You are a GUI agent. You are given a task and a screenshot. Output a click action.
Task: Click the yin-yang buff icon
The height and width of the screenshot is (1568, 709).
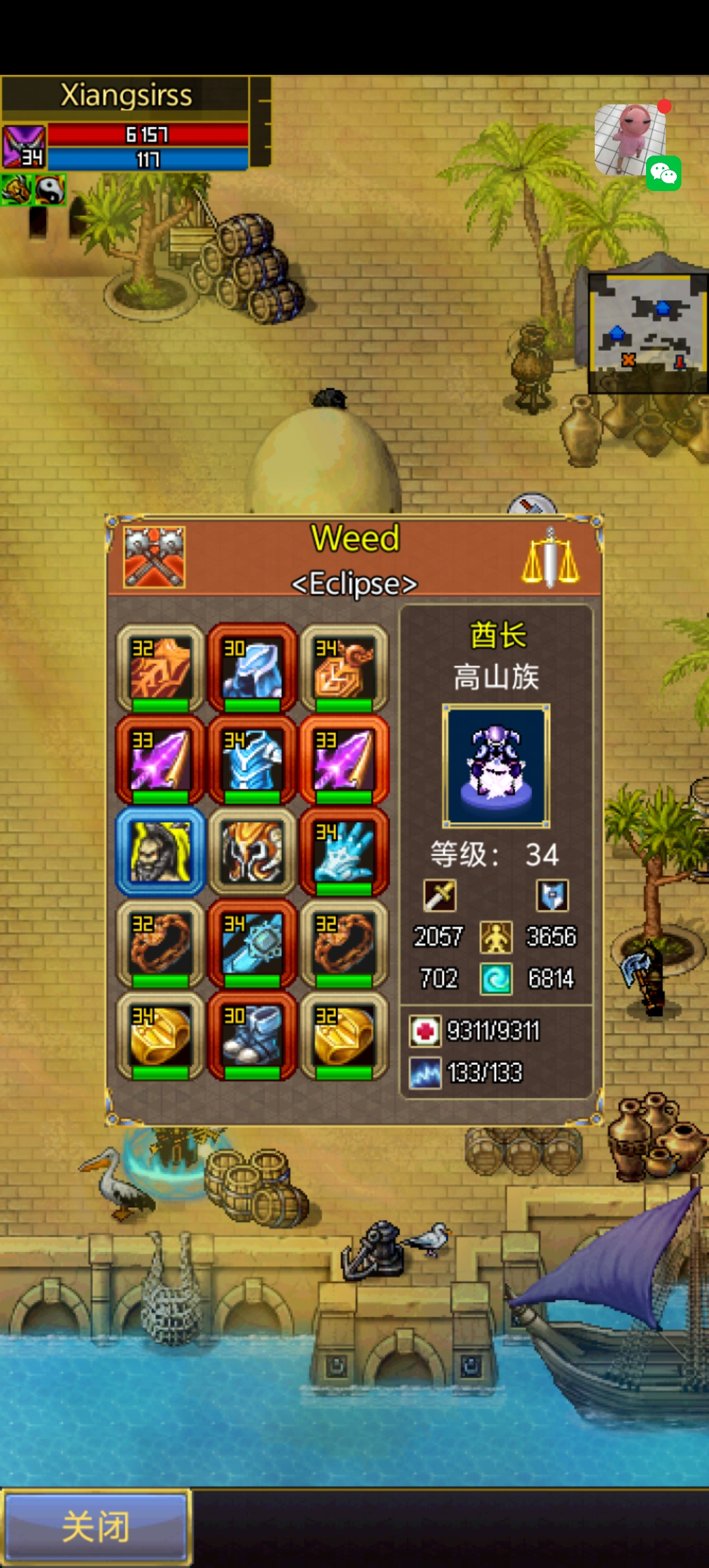click(x=50, y=190)
